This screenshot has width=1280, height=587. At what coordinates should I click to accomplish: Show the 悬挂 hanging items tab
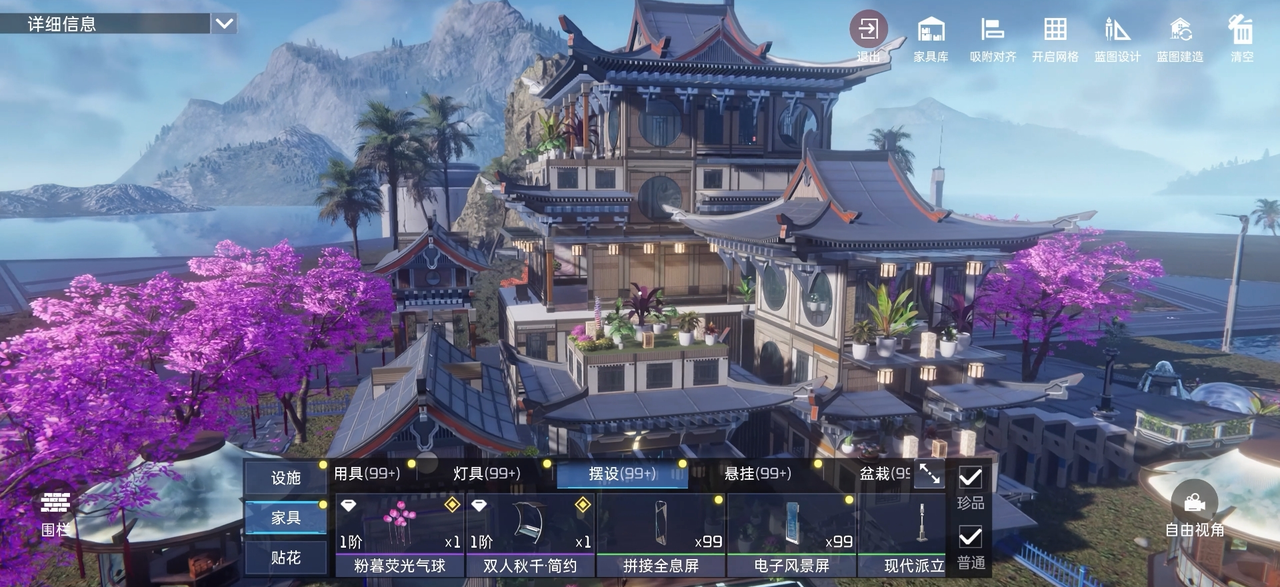coord(757,474)
